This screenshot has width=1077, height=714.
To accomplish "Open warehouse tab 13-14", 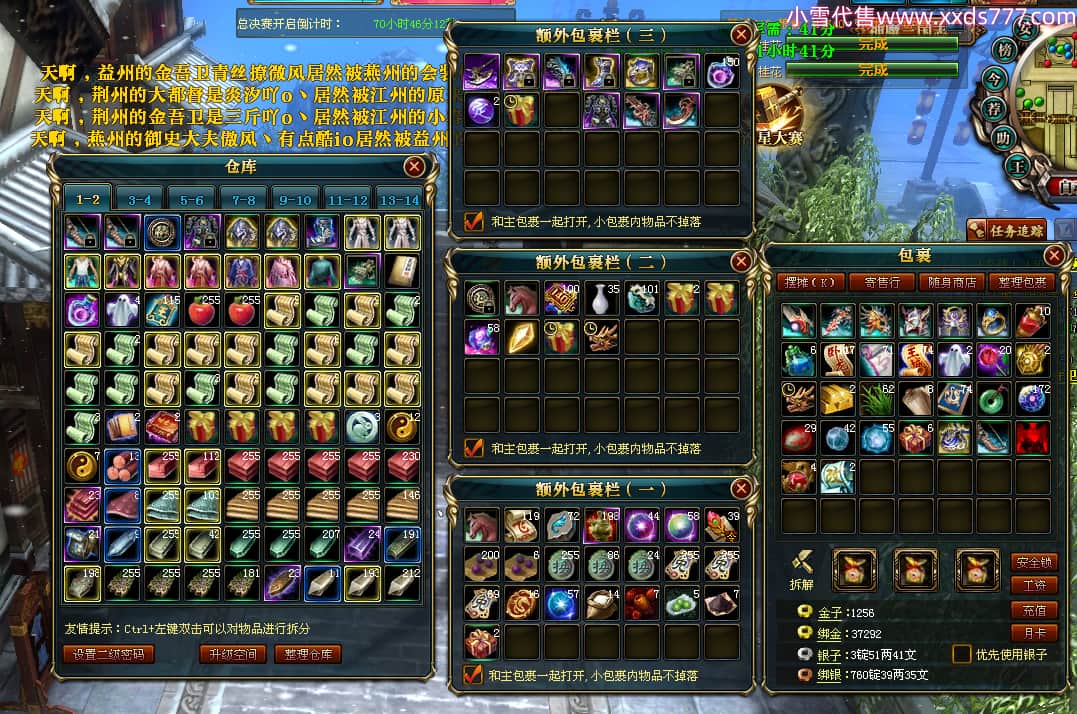I will tap(398, 200).
